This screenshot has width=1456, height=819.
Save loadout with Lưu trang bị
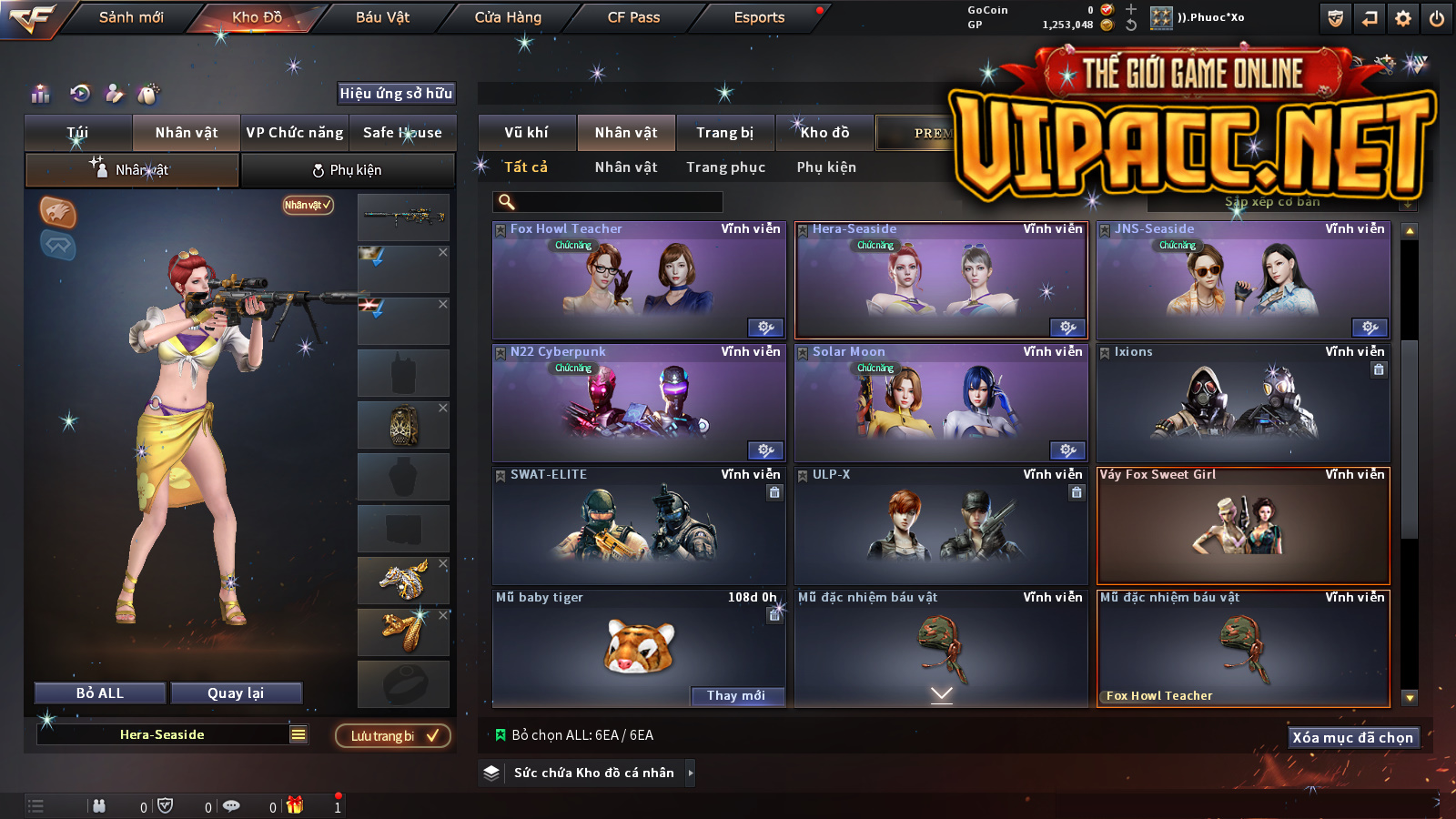coord(393,735)
